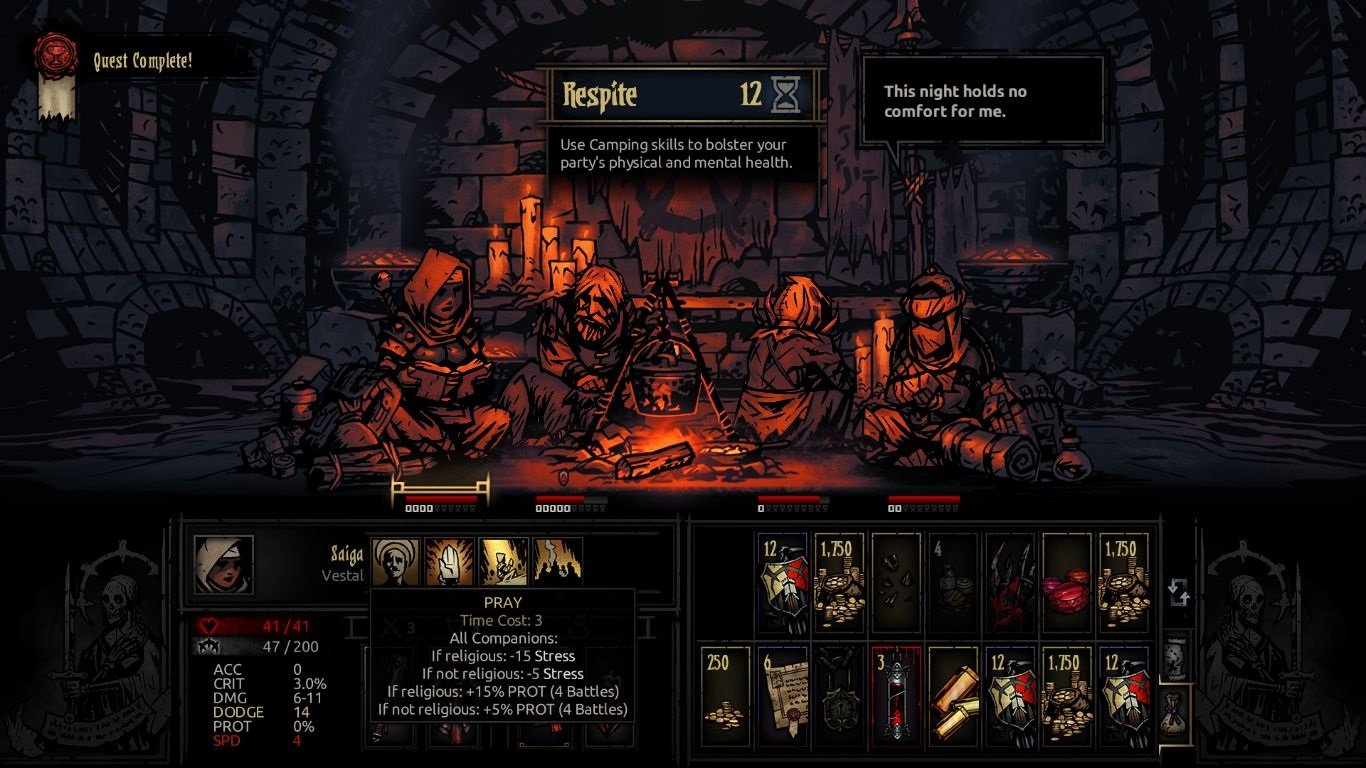Choose the kneeling figure in light skill
The width and height of the screenshot is (1366, 768).
pos(503,562)
